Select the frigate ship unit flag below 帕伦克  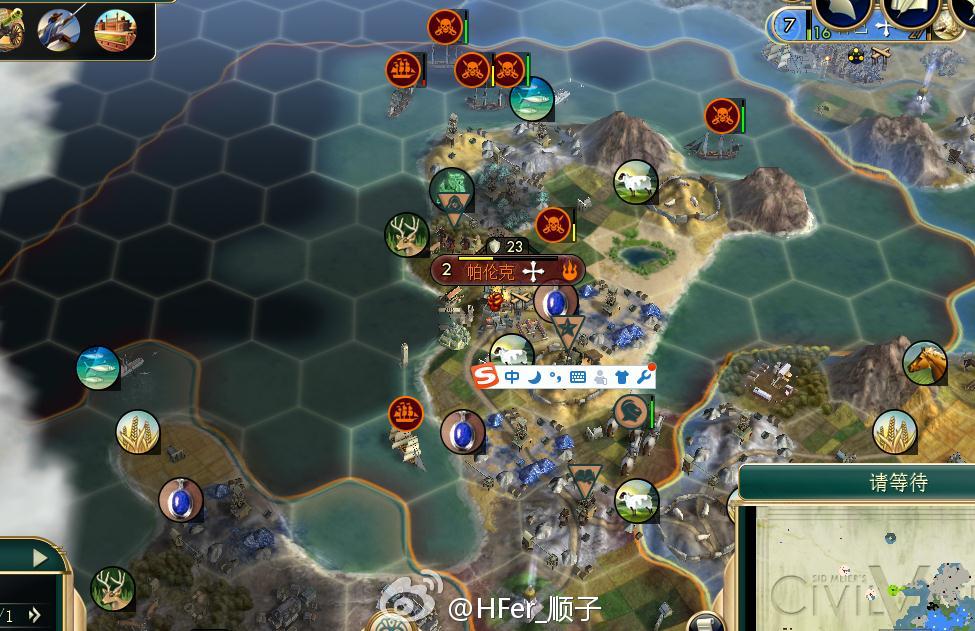click(x=405, y=412)
